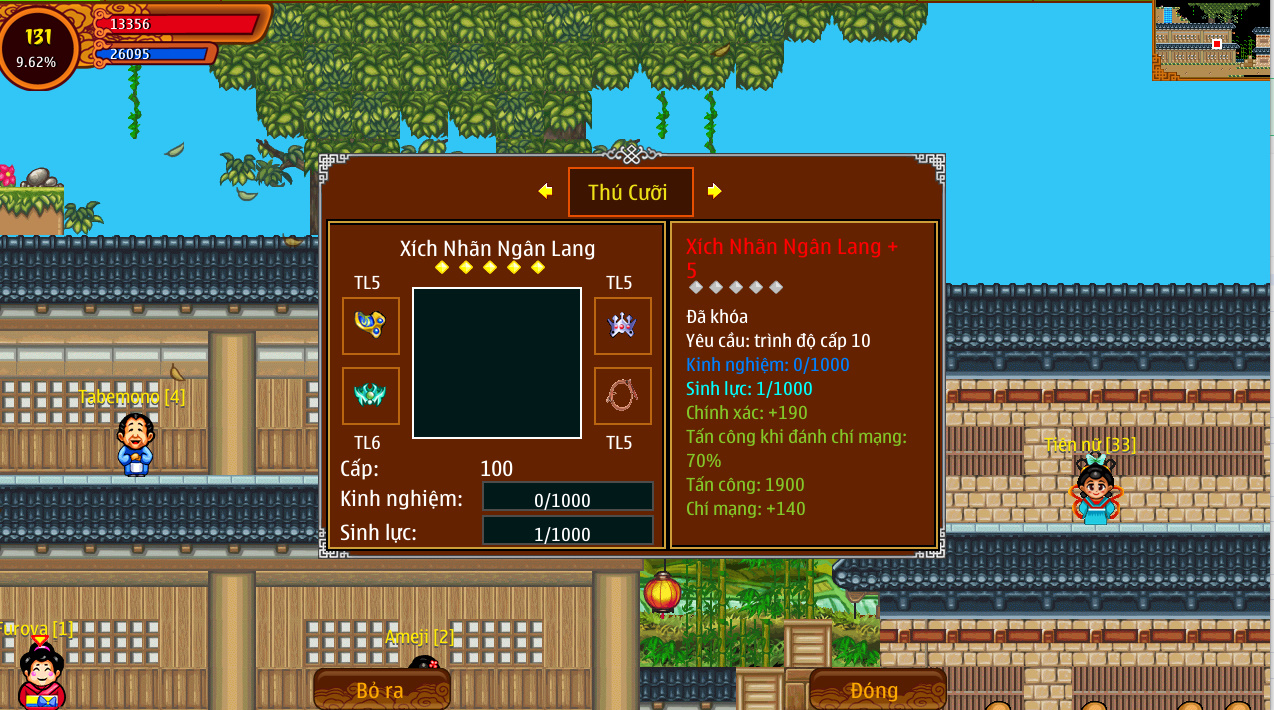Open the minimap
This screenshot has width=1274, height=710.
pyautogui.click(x=1212, y=42)
